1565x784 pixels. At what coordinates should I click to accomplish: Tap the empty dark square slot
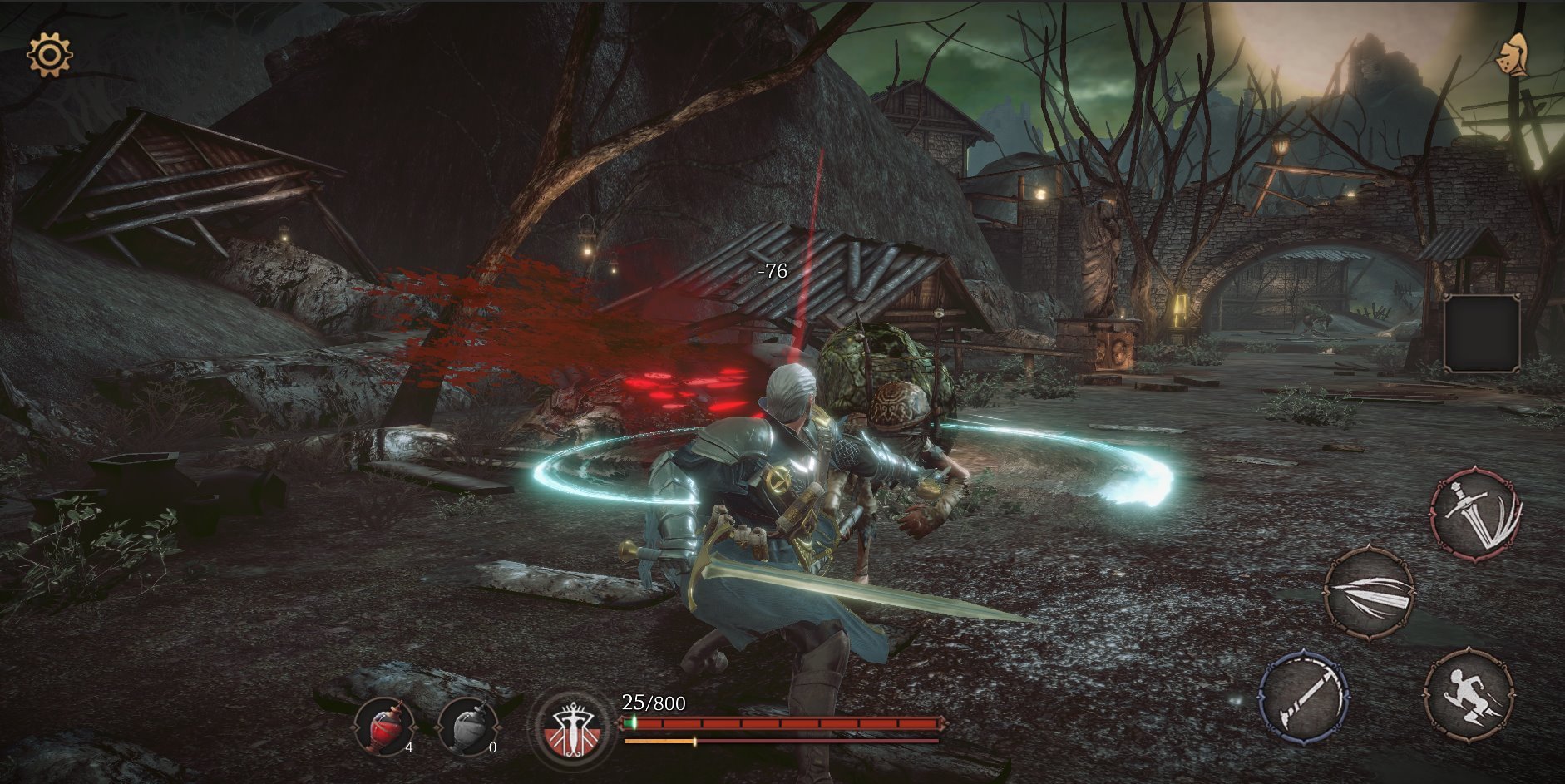click(x=1482, y=333)
